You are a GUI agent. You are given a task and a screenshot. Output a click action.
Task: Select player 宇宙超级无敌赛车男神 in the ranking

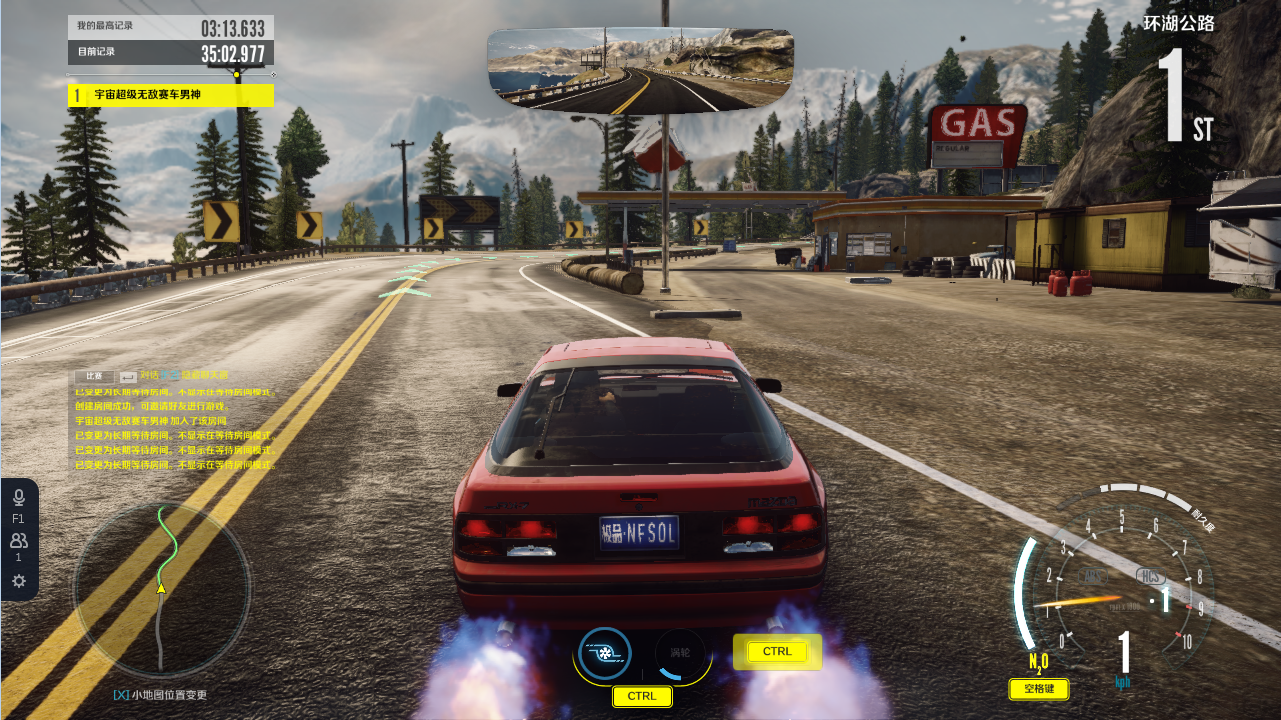click(x=170, y=95)
